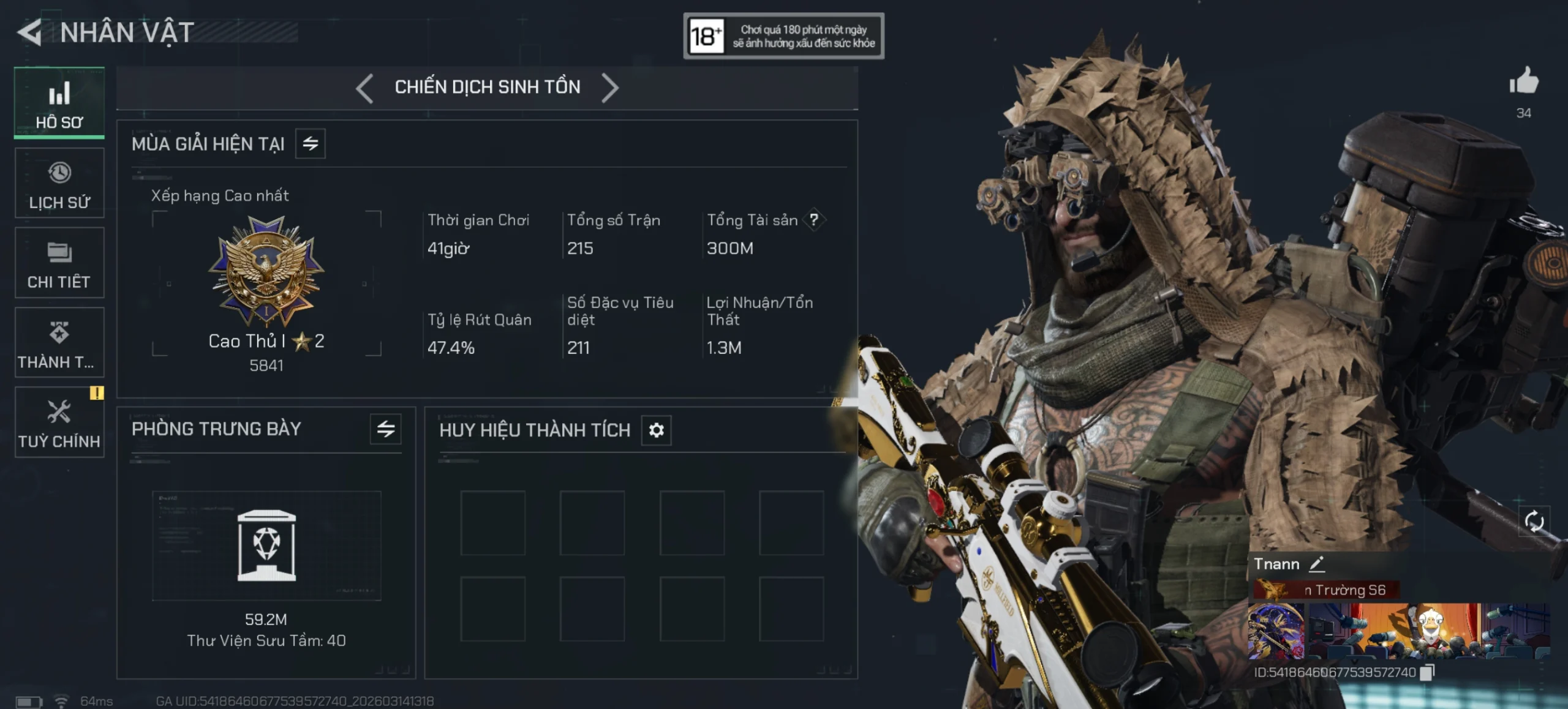Select the CHI TIẾT details tab
Viewport: 1568px width, 709px height.
tap(59, 263)
